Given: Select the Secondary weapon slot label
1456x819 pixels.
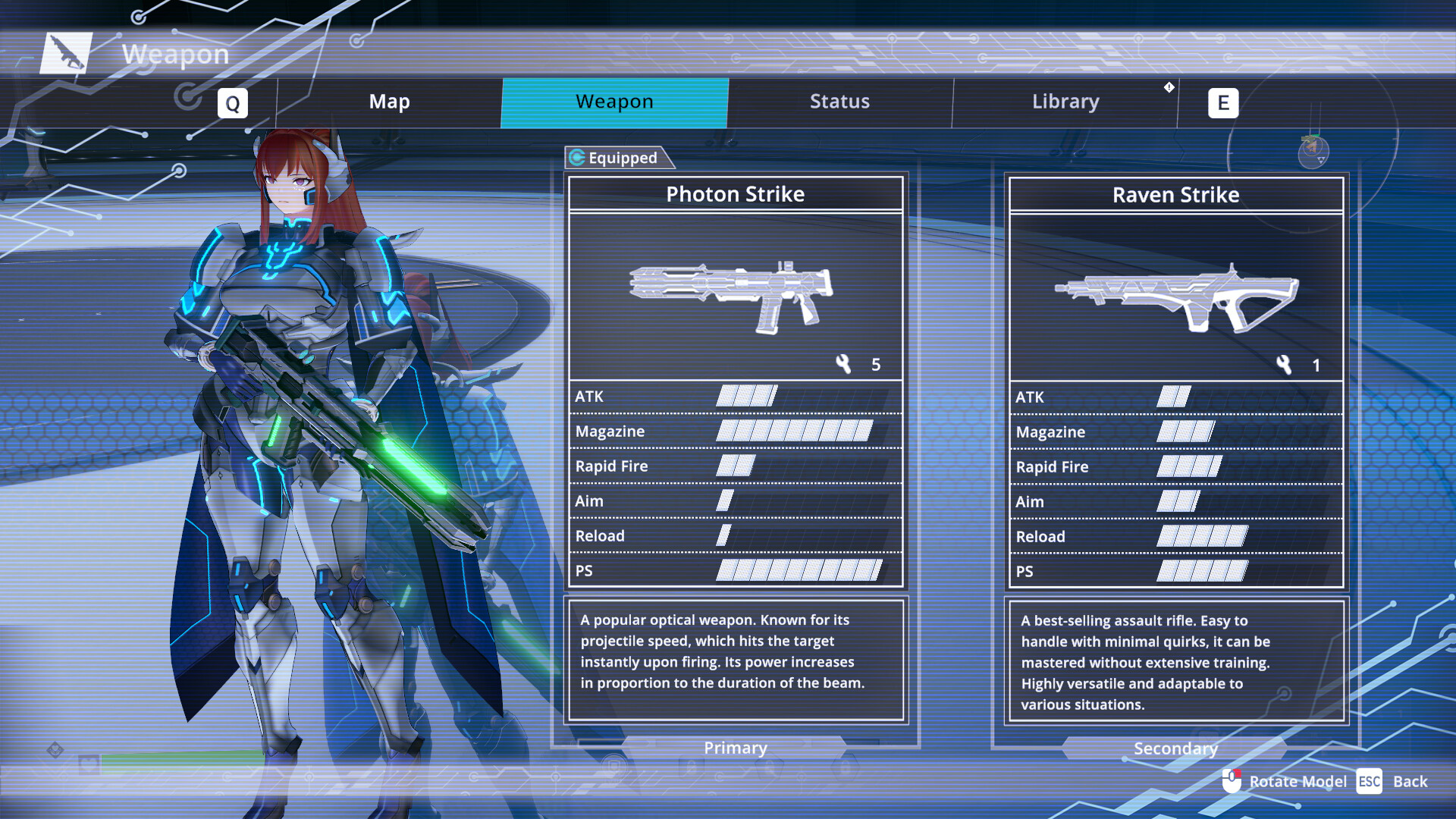Looking at the screenshot, I should [x=1175, y=748].
